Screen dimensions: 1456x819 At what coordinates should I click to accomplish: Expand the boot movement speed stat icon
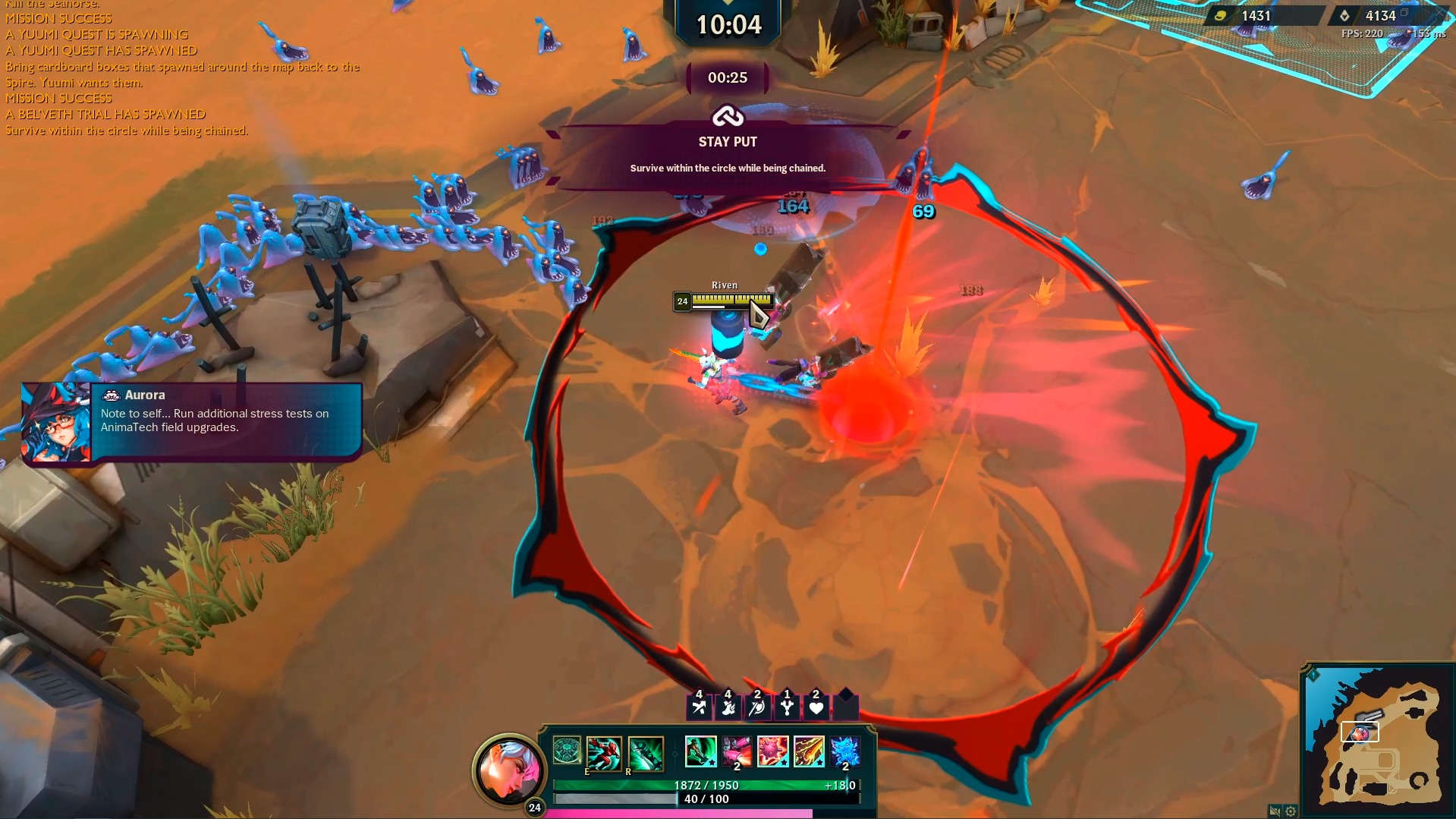[x=728, y=707]
